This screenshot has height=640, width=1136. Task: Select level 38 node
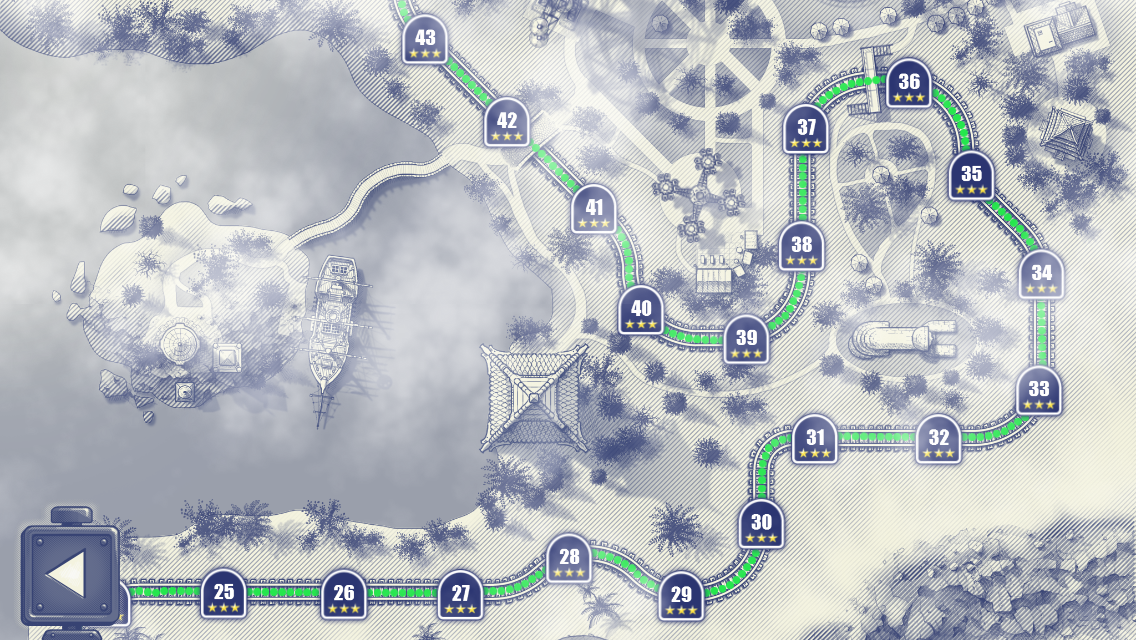(x=802, y=247)
